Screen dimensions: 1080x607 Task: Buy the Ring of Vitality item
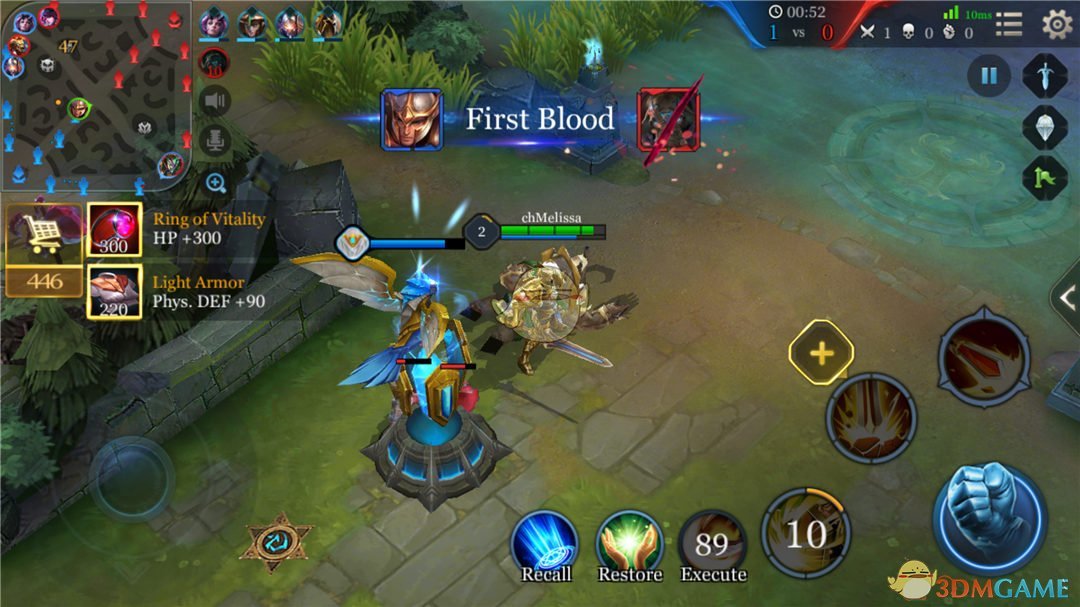coord(114,230)
